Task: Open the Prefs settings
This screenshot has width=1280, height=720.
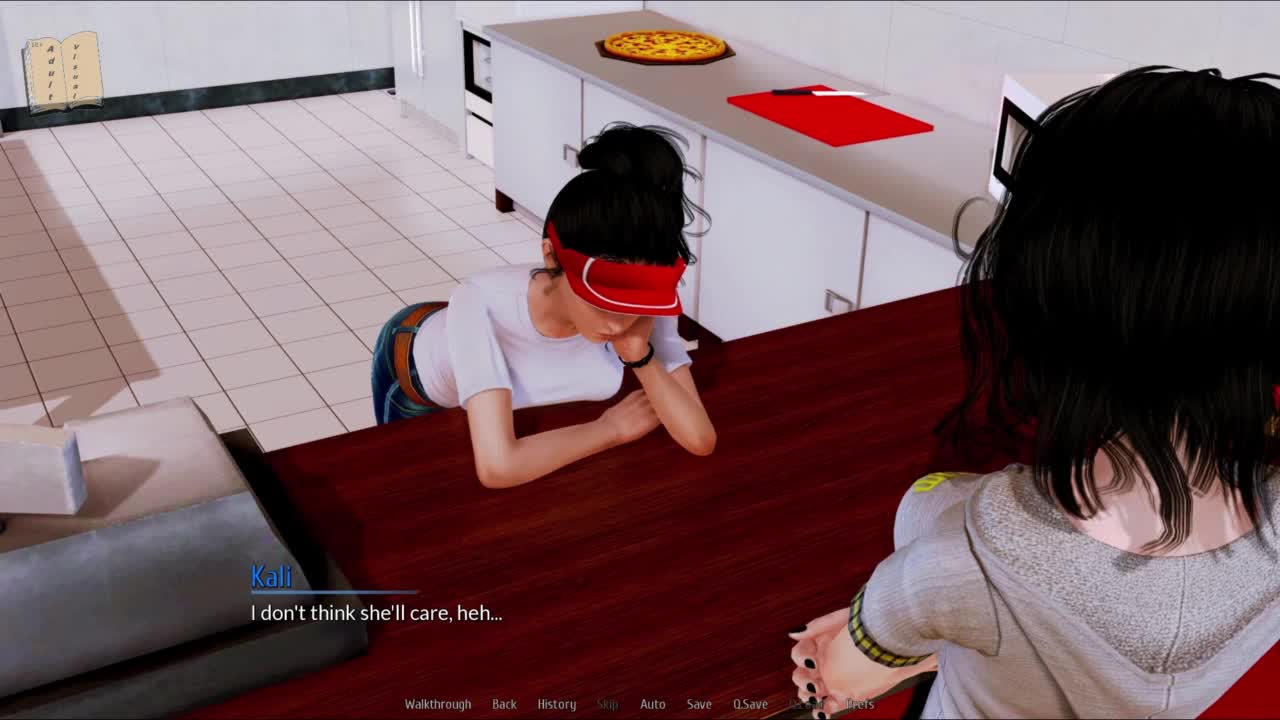Action: click(859, 704)
